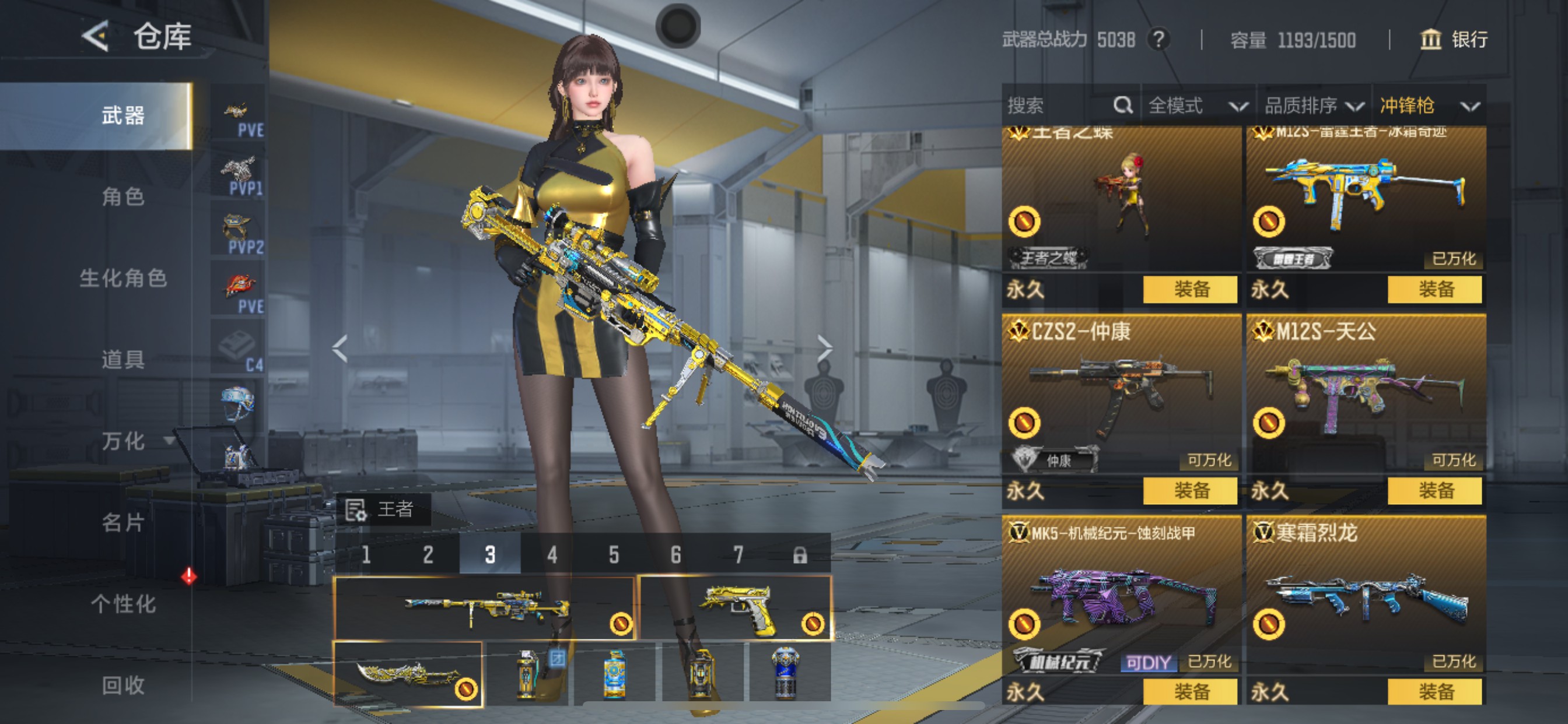Image resolution: width=1568 pixels, height=724 pixels.
Task: Open the 品质排序 sort dropdown
Action: click(x=1313, y=106)
